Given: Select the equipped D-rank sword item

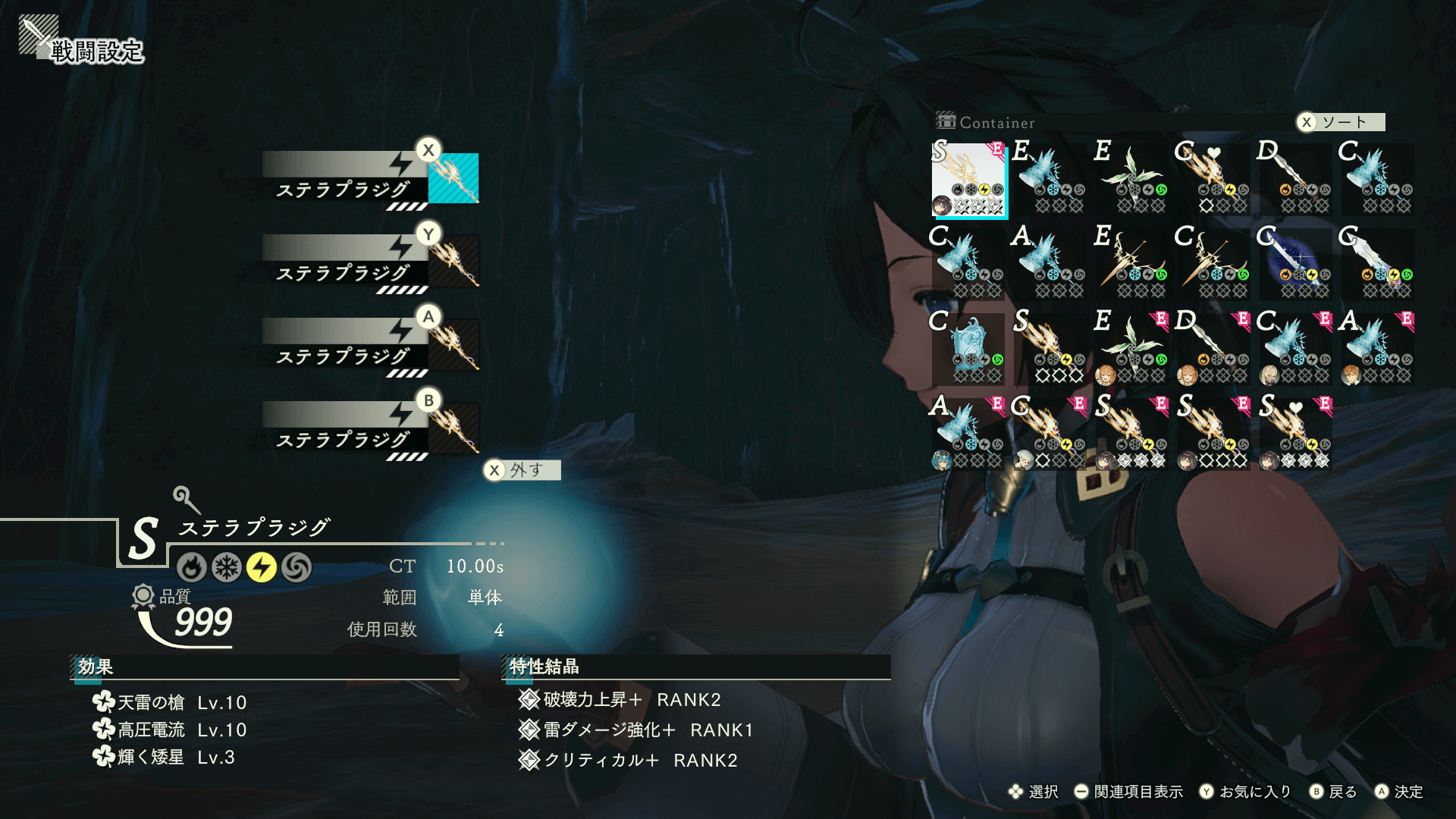Looking at the screenshot, I should [1214, 349].
